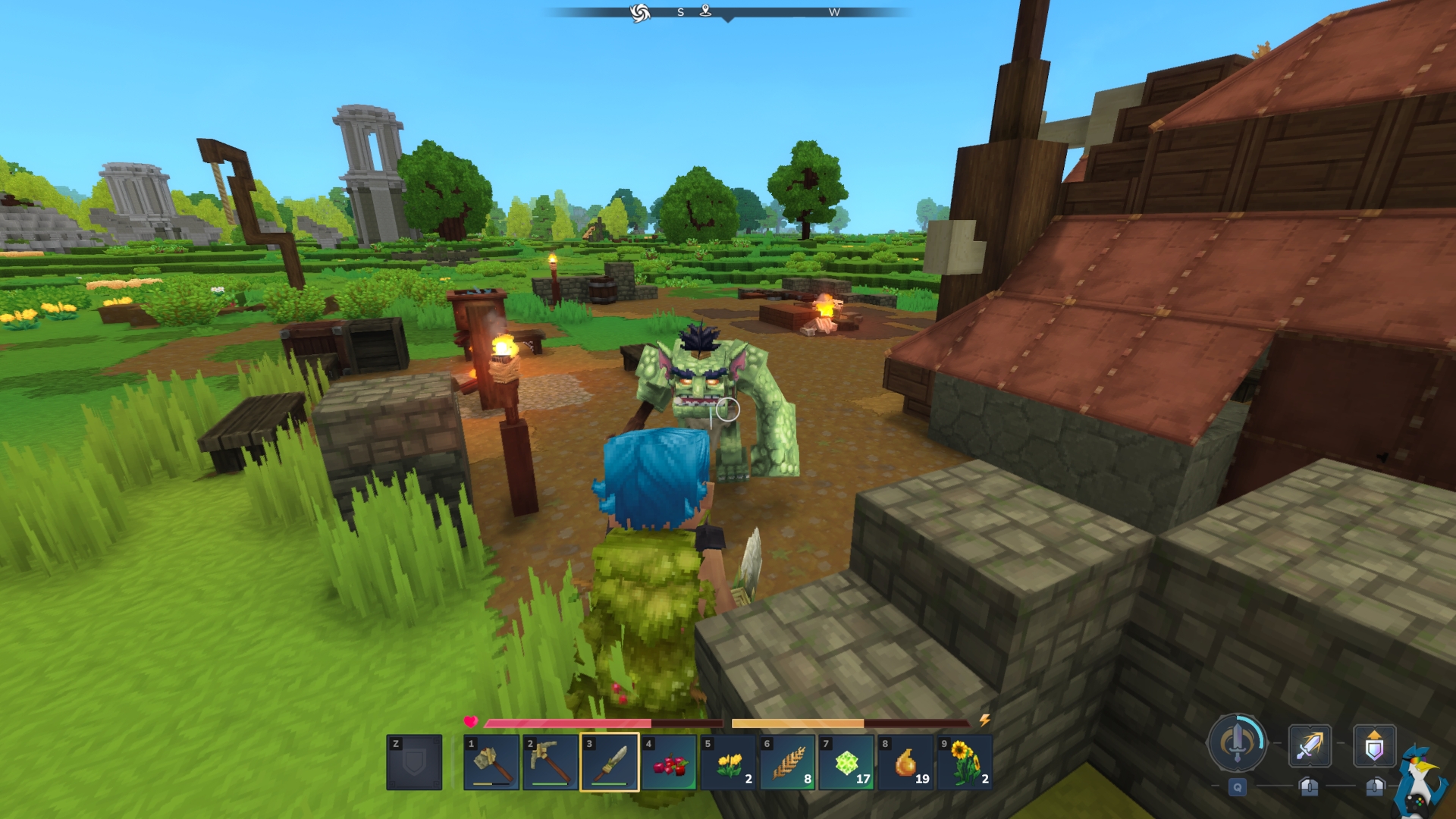Viewport: 1456px width, 819px height.
Task: Choose the stone dagger hotbar slot
Action: 610,763
